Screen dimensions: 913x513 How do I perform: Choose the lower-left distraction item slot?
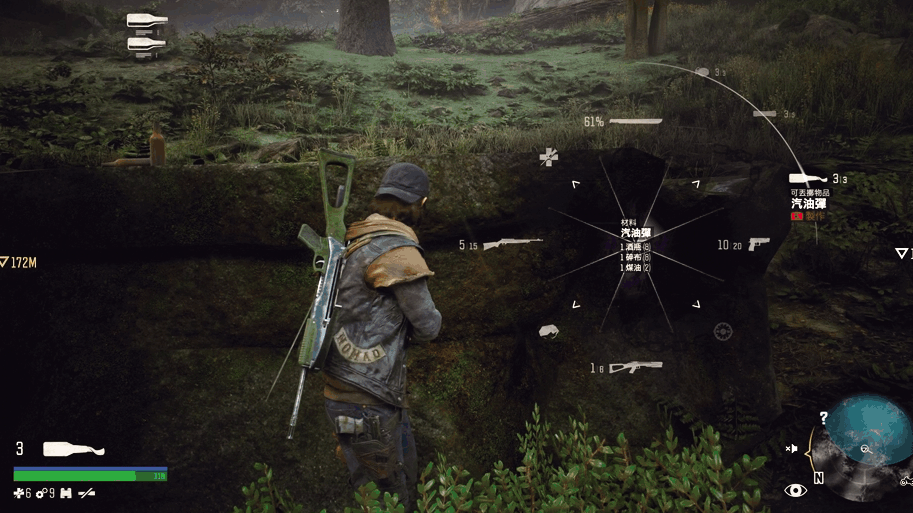[x=548, y=330]
